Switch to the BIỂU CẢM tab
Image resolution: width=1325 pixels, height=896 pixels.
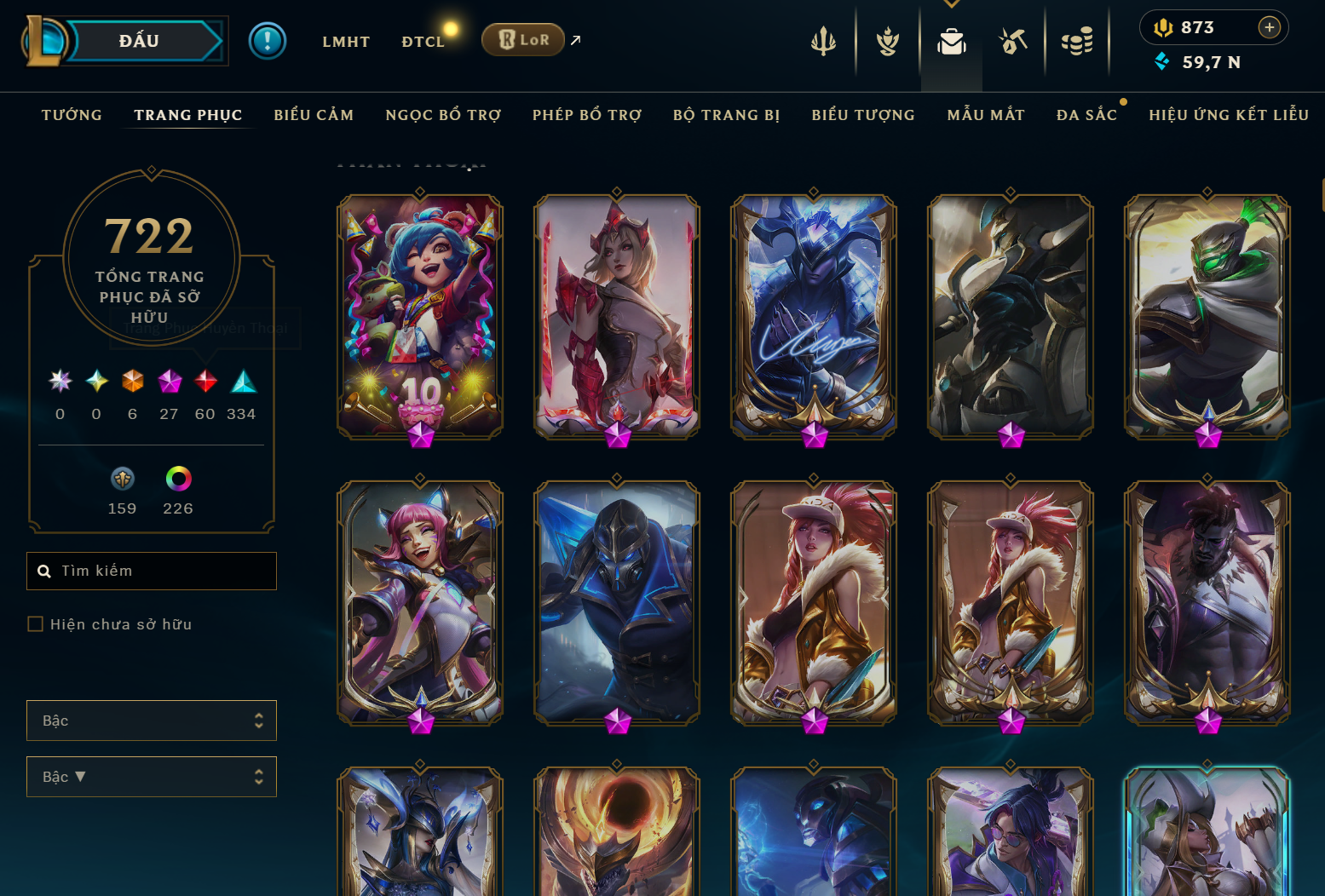314,114
